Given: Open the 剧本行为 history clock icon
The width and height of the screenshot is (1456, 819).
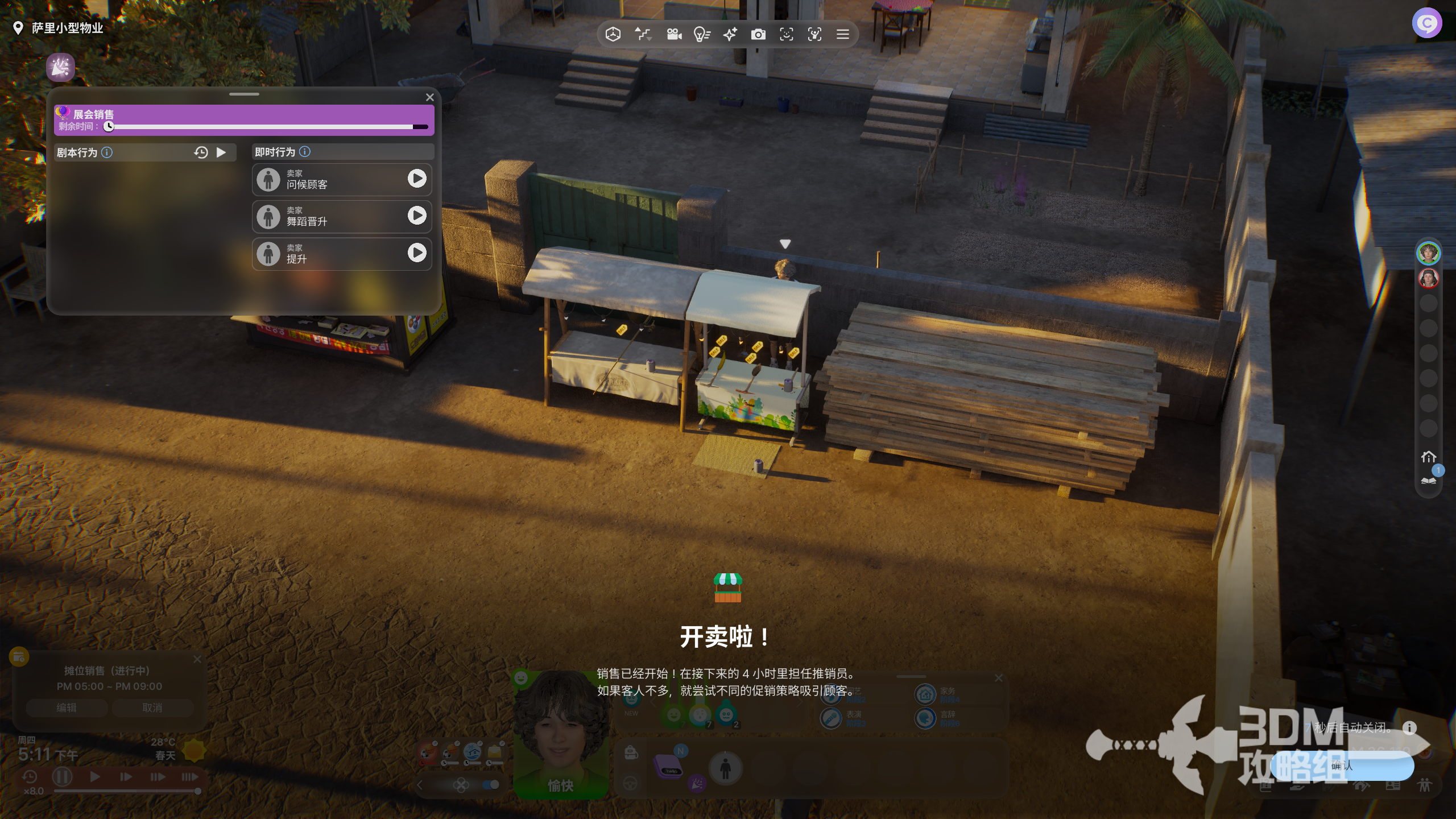Looking at the screenshot, I should [x=201, y=152].
